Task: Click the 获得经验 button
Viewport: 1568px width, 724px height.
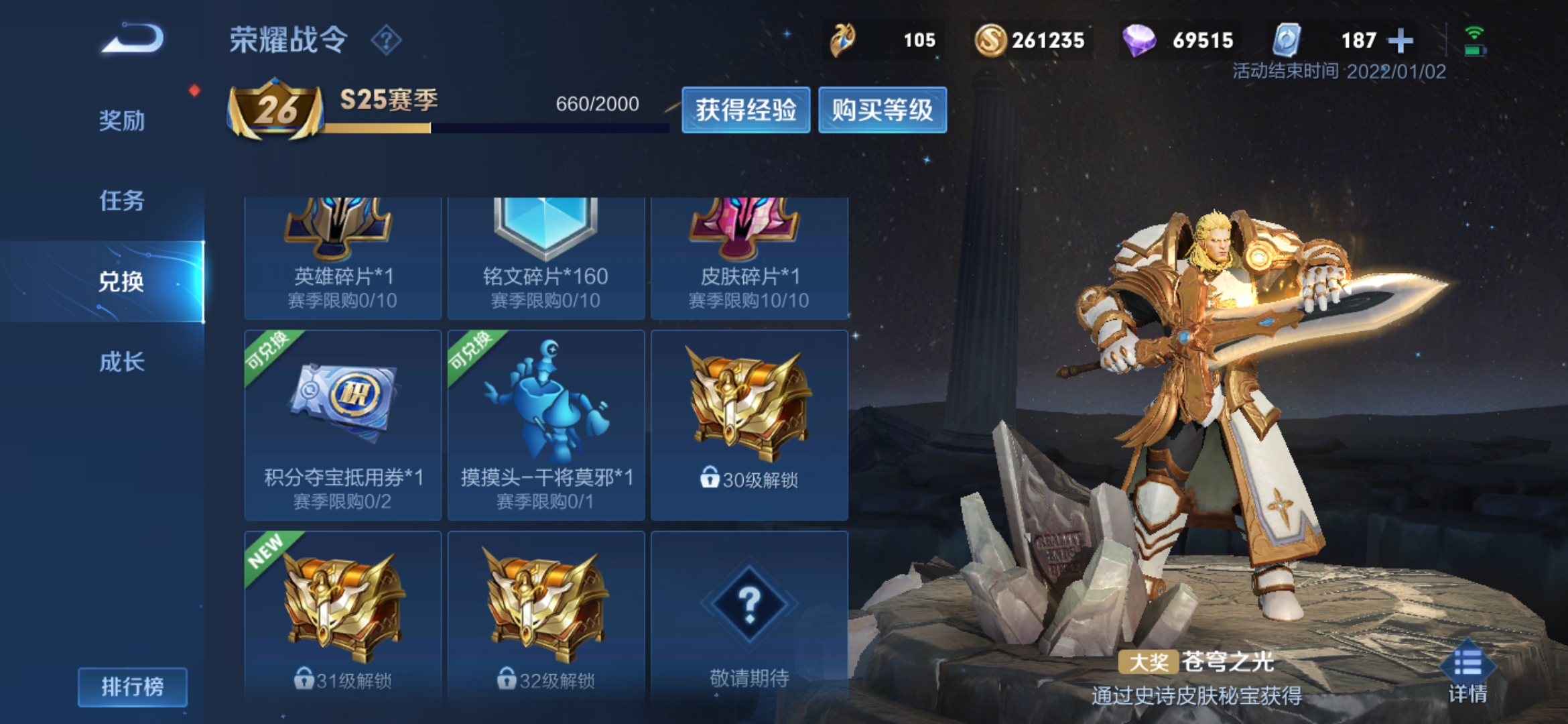Action: coord(745,110)
